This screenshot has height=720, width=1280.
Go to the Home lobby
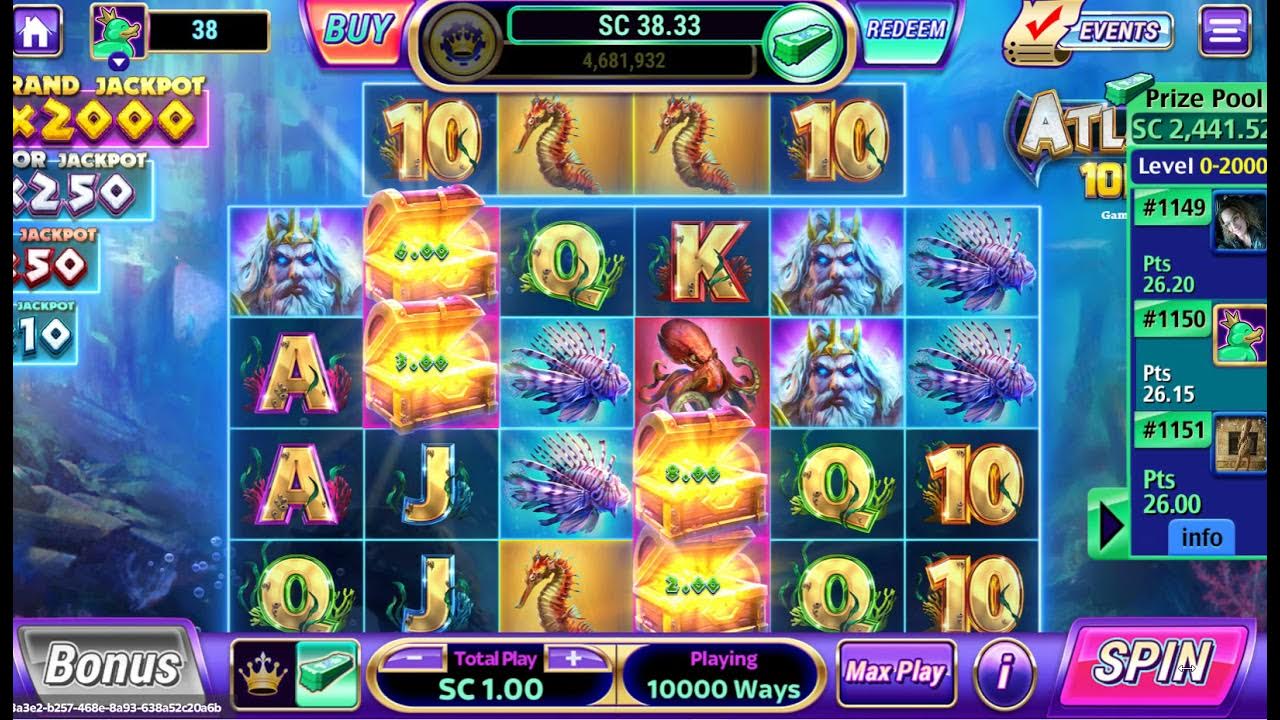tap(35, 30)
